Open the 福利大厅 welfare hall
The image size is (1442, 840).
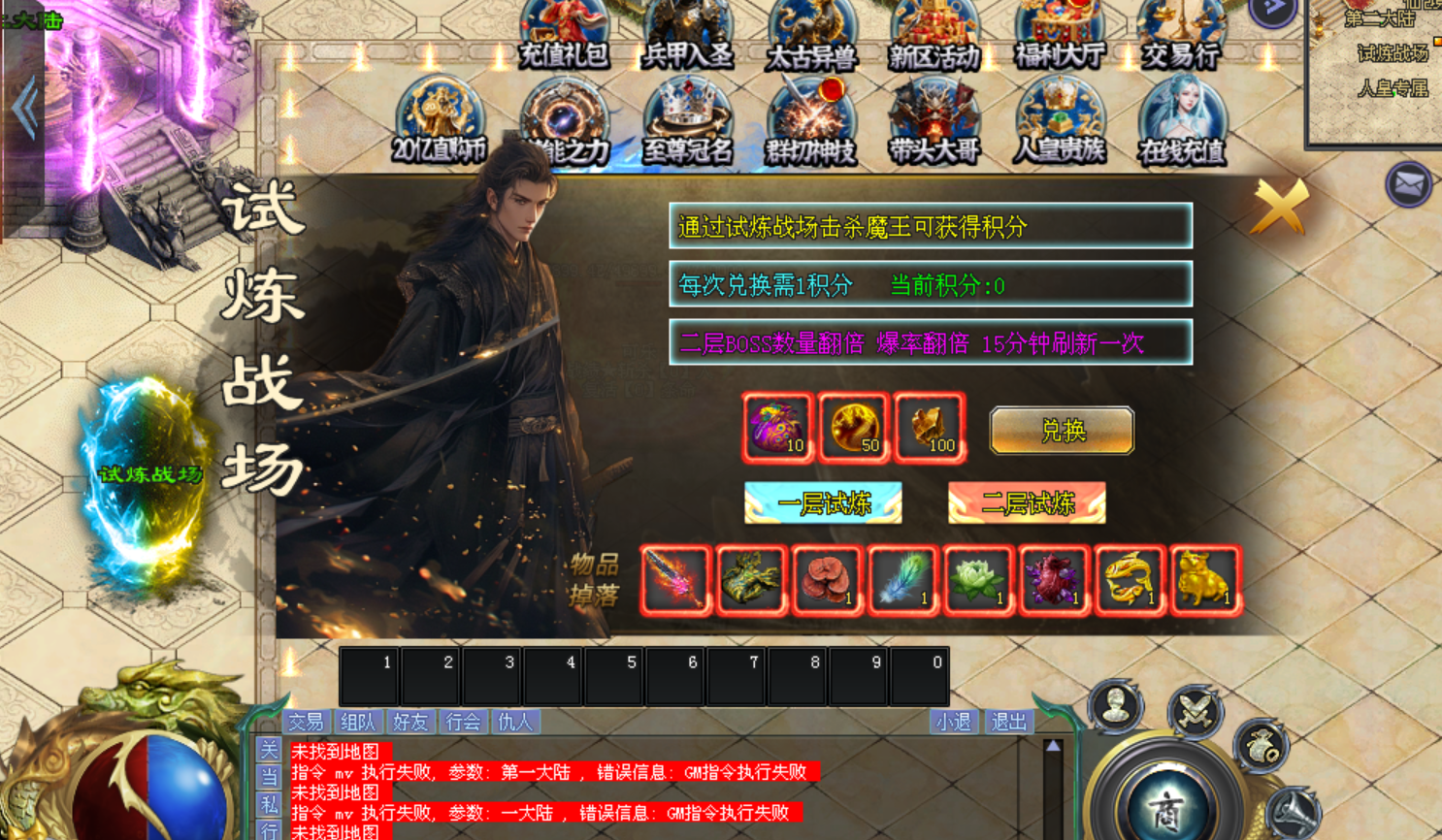click(1059, 34)
